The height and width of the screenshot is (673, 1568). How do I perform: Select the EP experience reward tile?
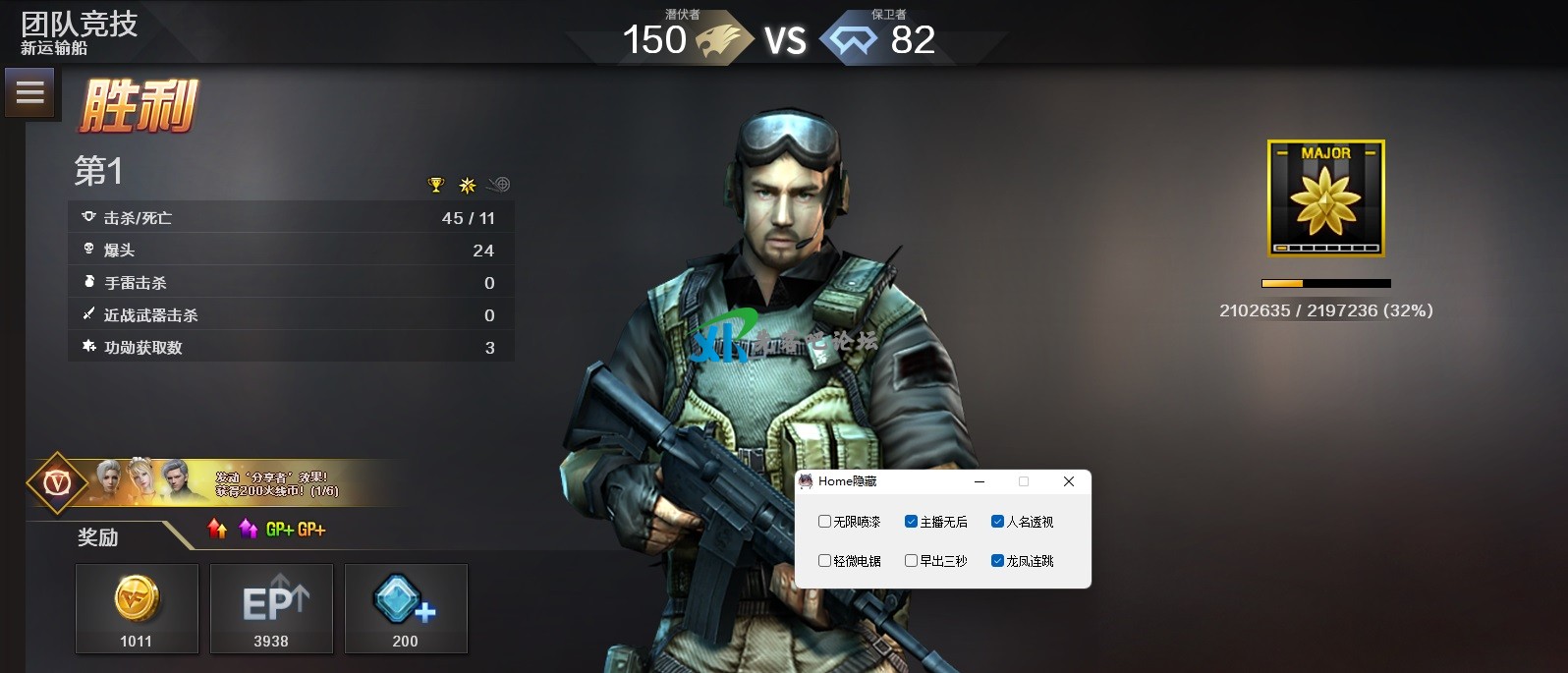pyautogui.click(x=271, y=608)
